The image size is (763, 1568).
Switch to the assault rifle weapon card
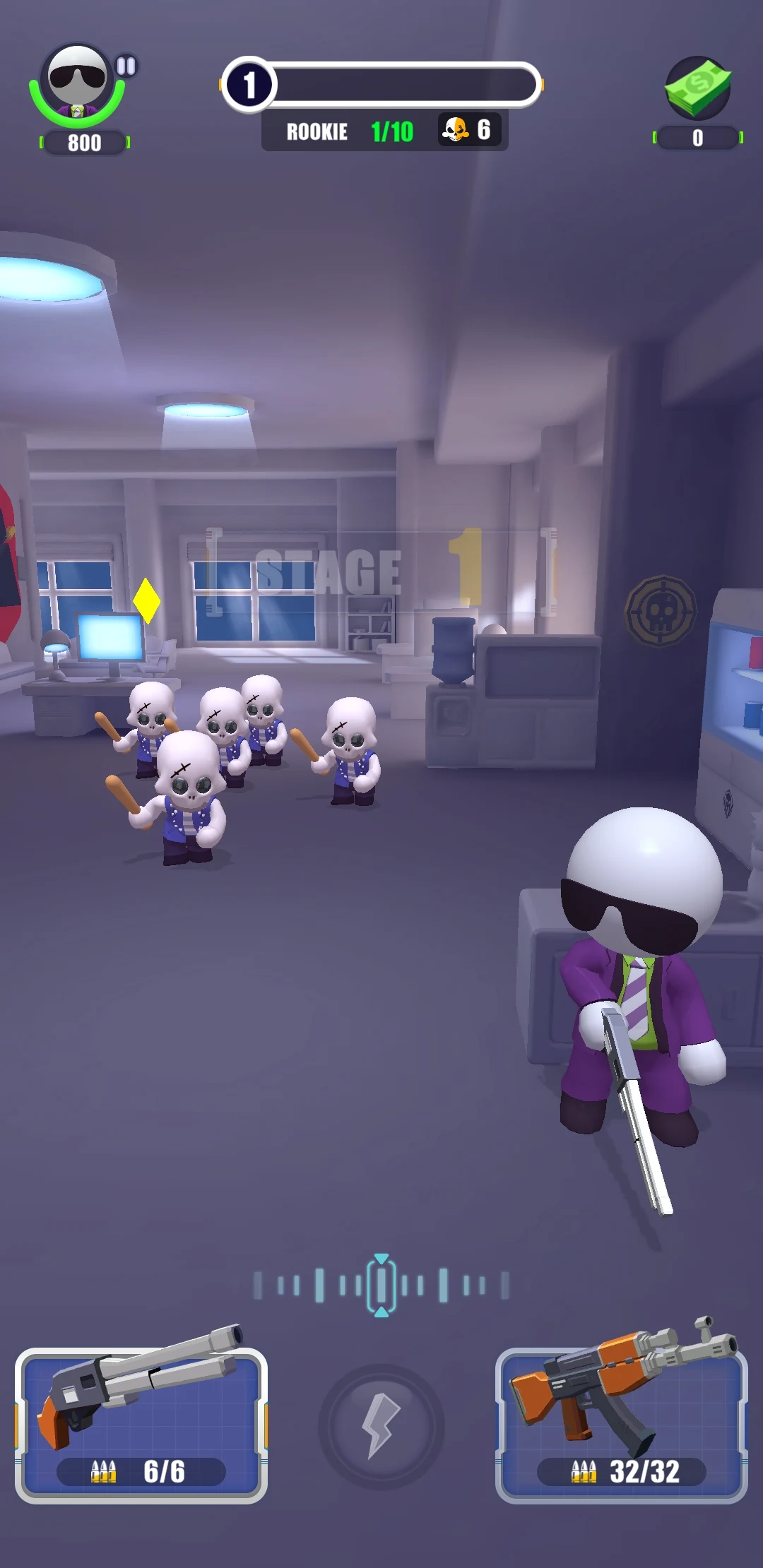(x=622, y=1424)
